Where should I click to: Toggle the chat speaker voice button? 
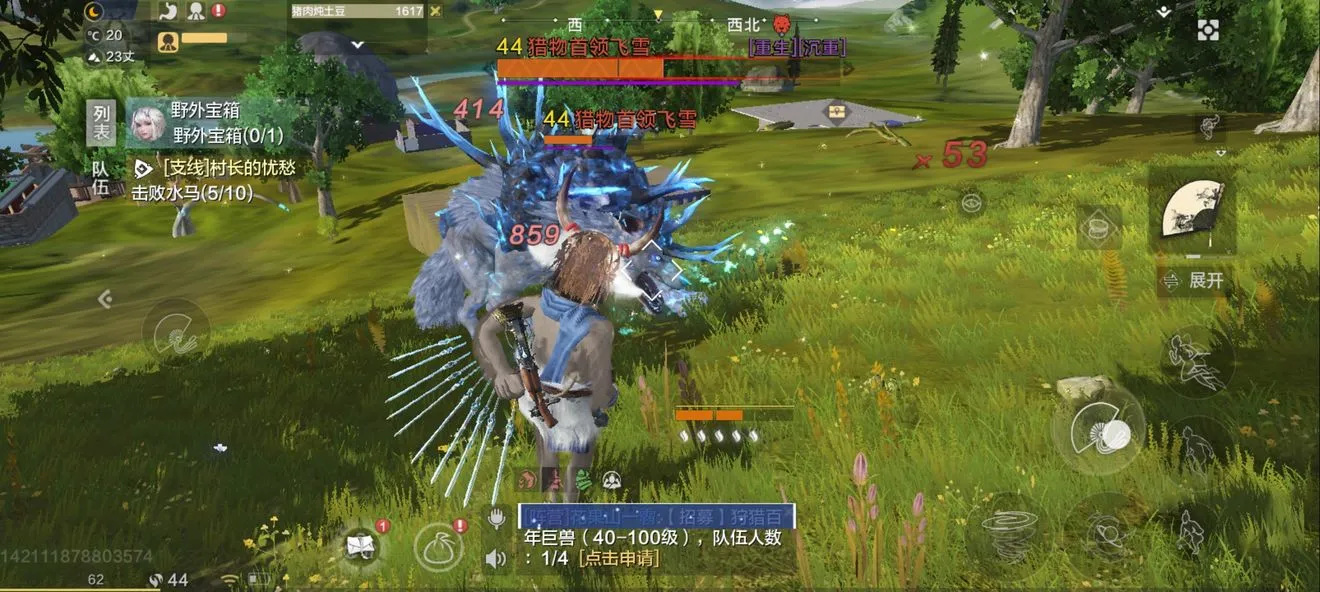496,557
